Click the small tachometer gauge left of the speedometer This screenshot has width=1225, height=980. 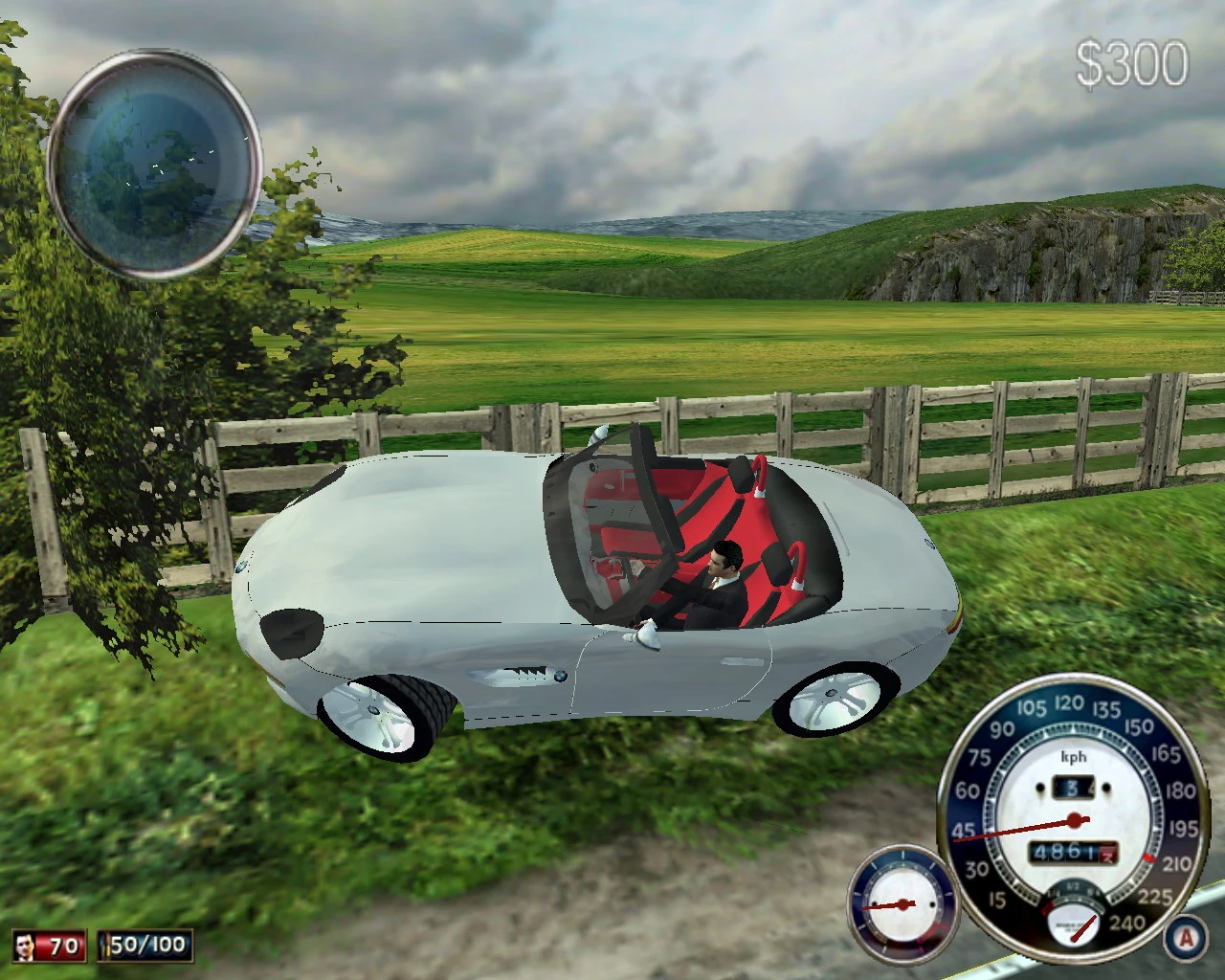[900, 907]
